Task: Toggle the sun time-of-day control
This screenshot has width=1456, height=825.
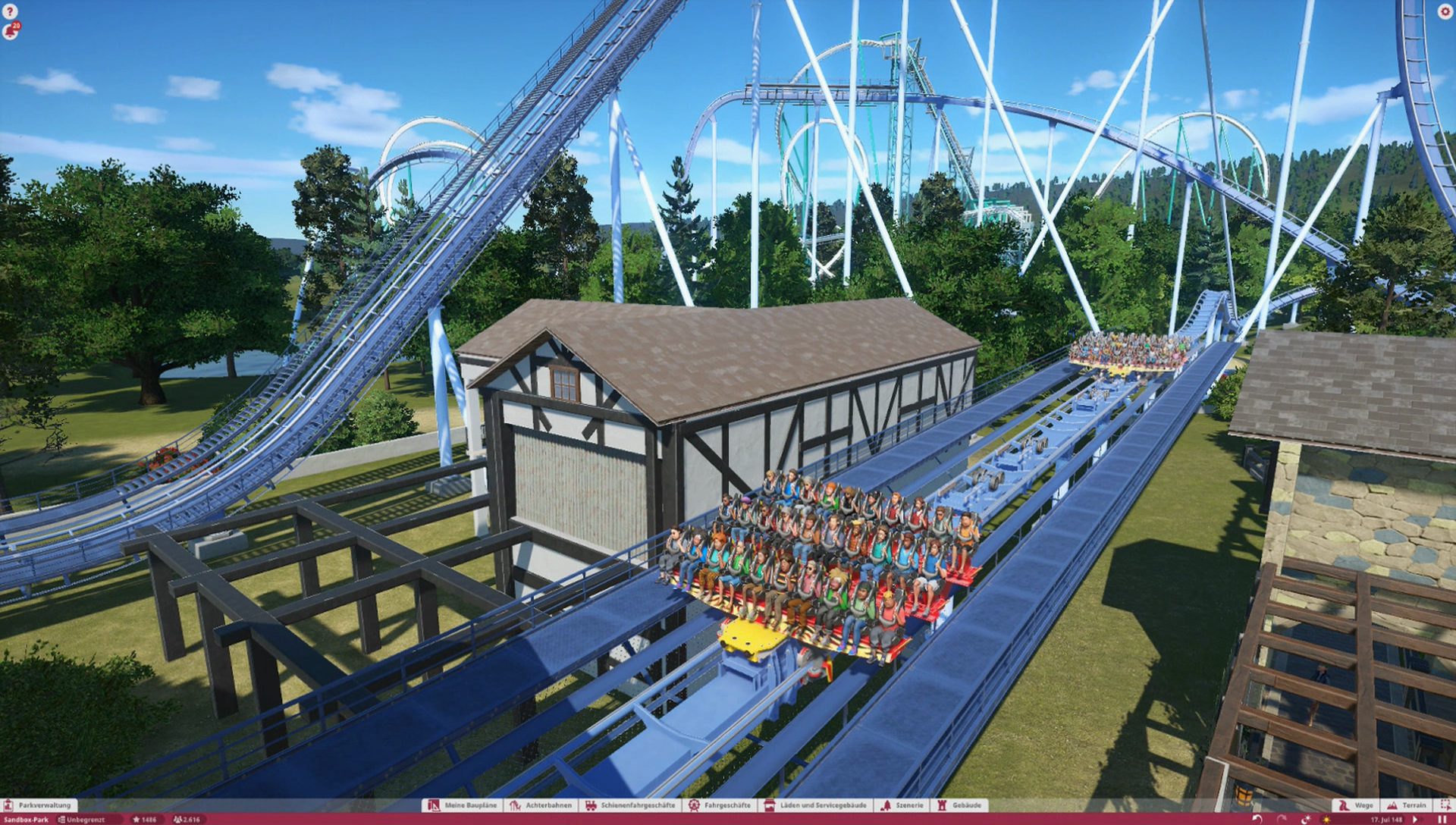Action: point(1326,820)
